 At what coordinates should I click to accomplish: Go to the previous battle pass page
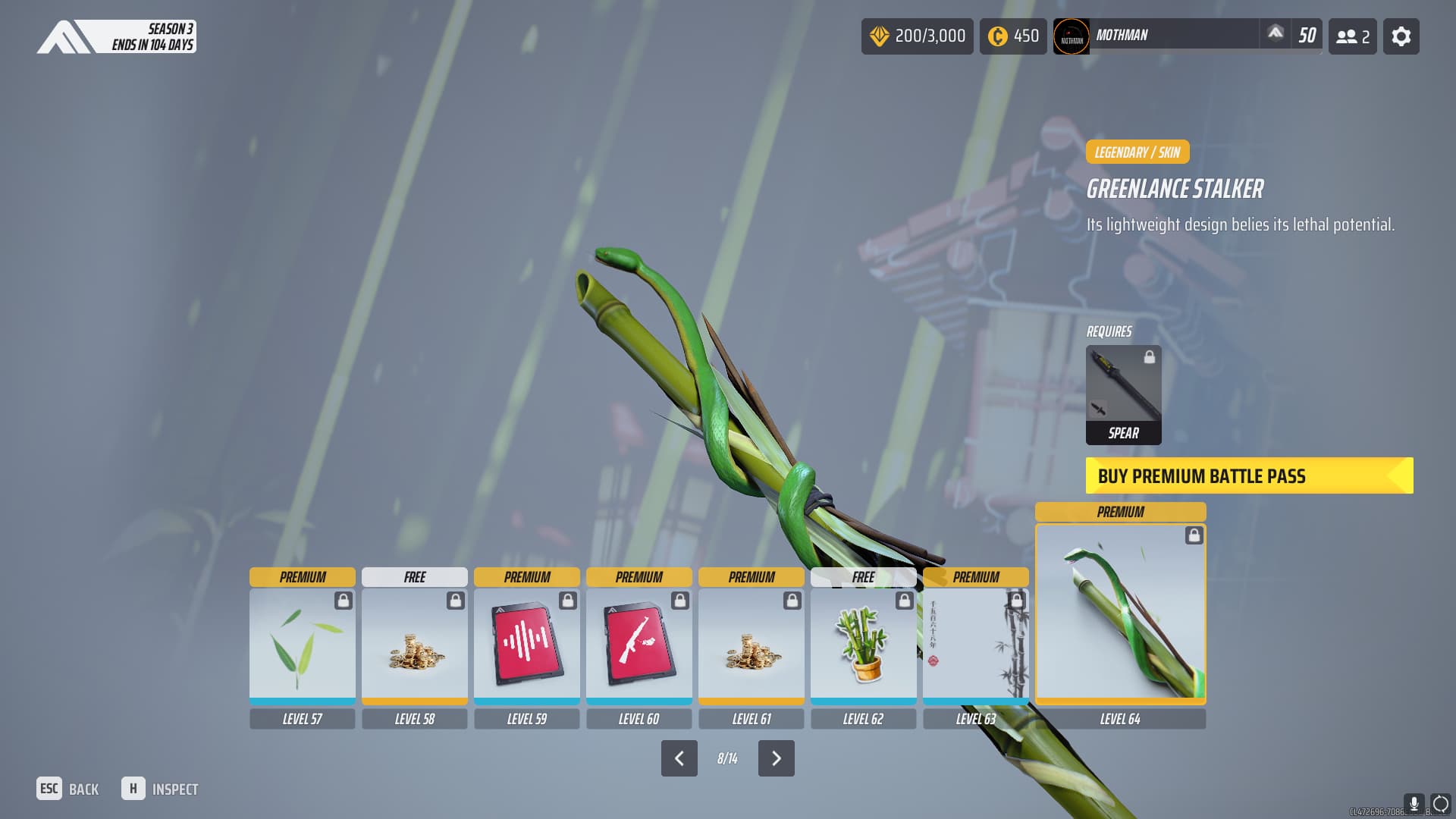click(x=679, y=758)
